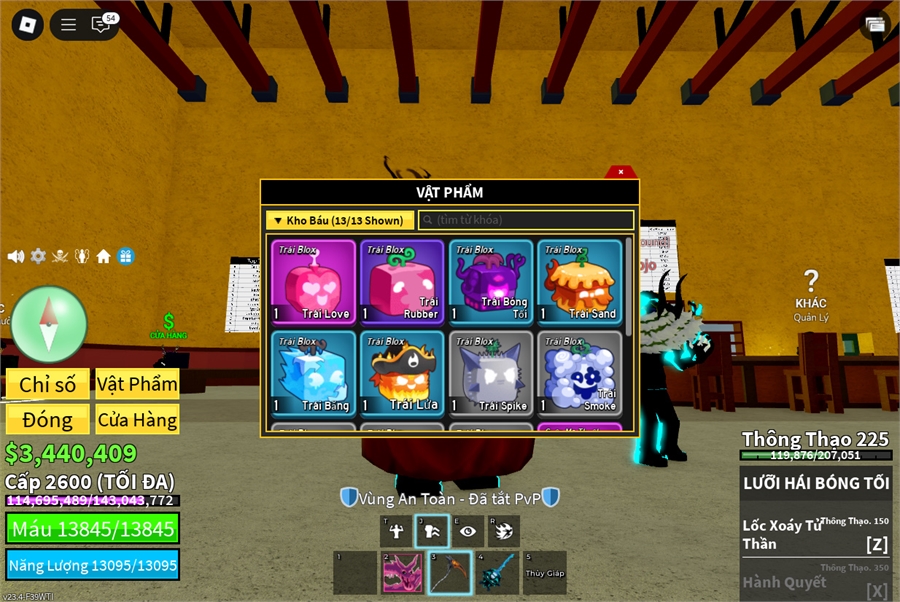Choose the Trái Bóng Tối fruit
900x602 pixels.
[x=491, y=282]
